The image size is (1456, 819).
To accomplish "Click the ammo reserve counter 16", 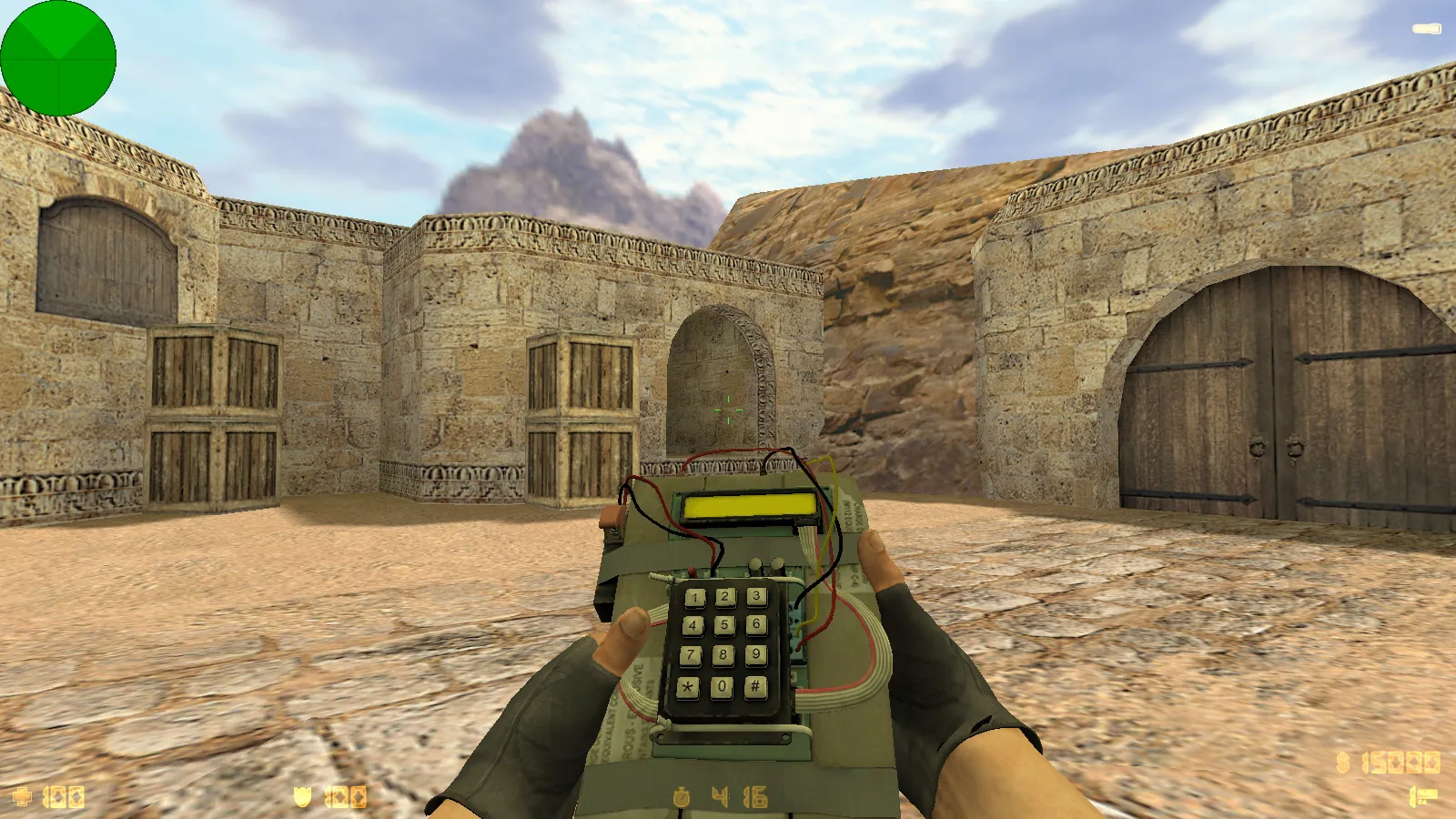I will [x=753, y=795].
